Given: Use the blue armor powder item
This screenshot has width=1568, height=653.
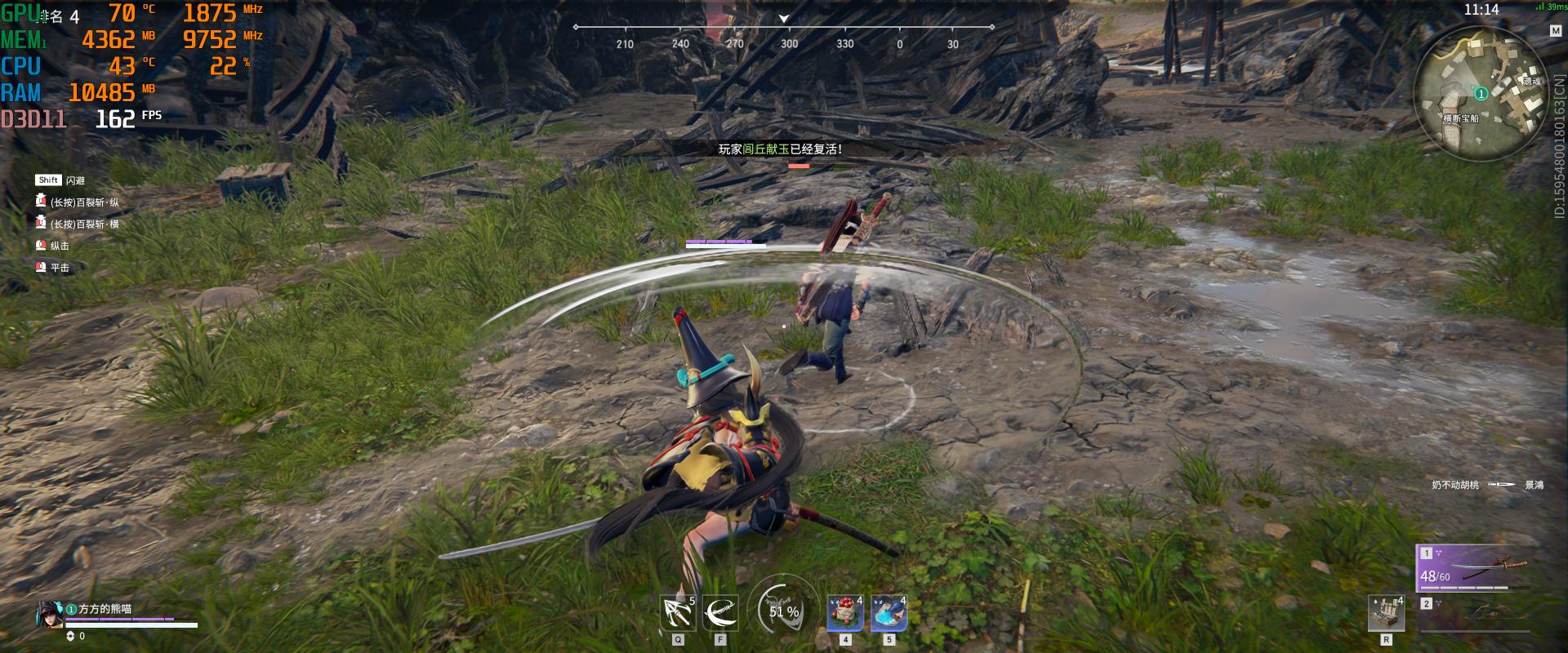Looking at the screenshot, I should (x=889, y=614).
